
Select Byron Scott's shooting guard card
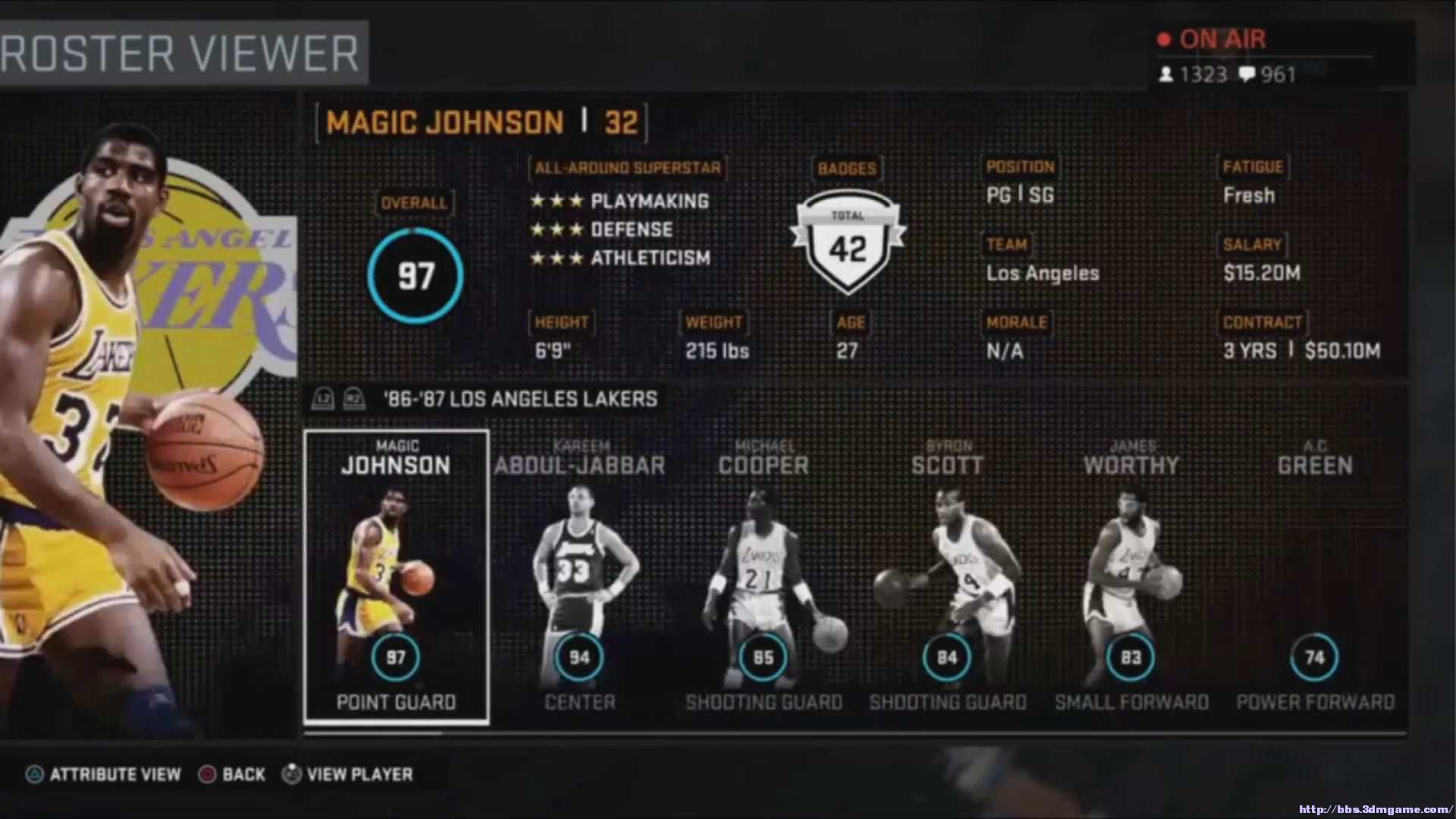(x=947, y=576)
